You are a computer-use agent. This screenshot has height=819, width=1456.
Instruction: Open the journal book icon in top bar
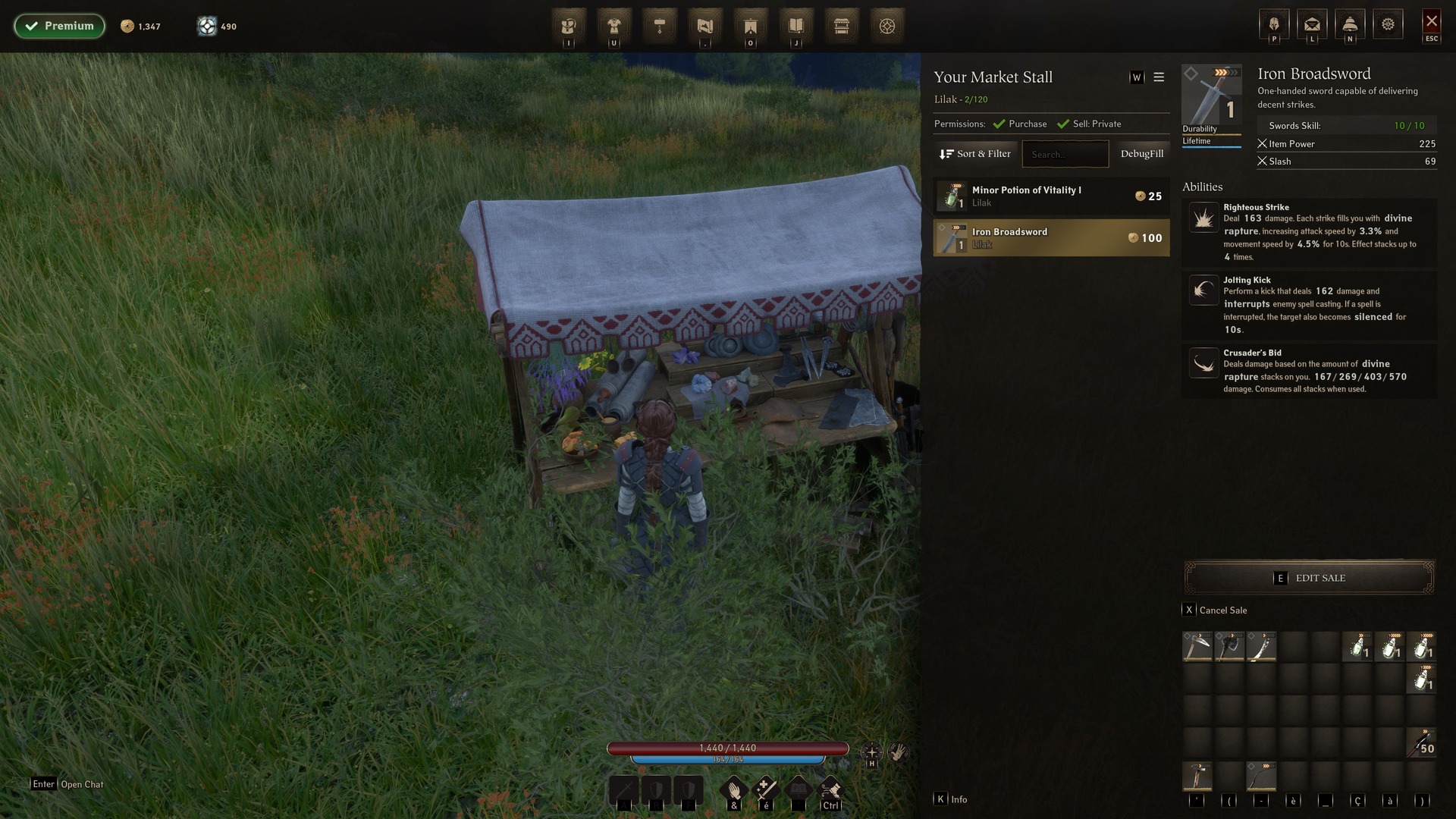(x=796, y=27)
